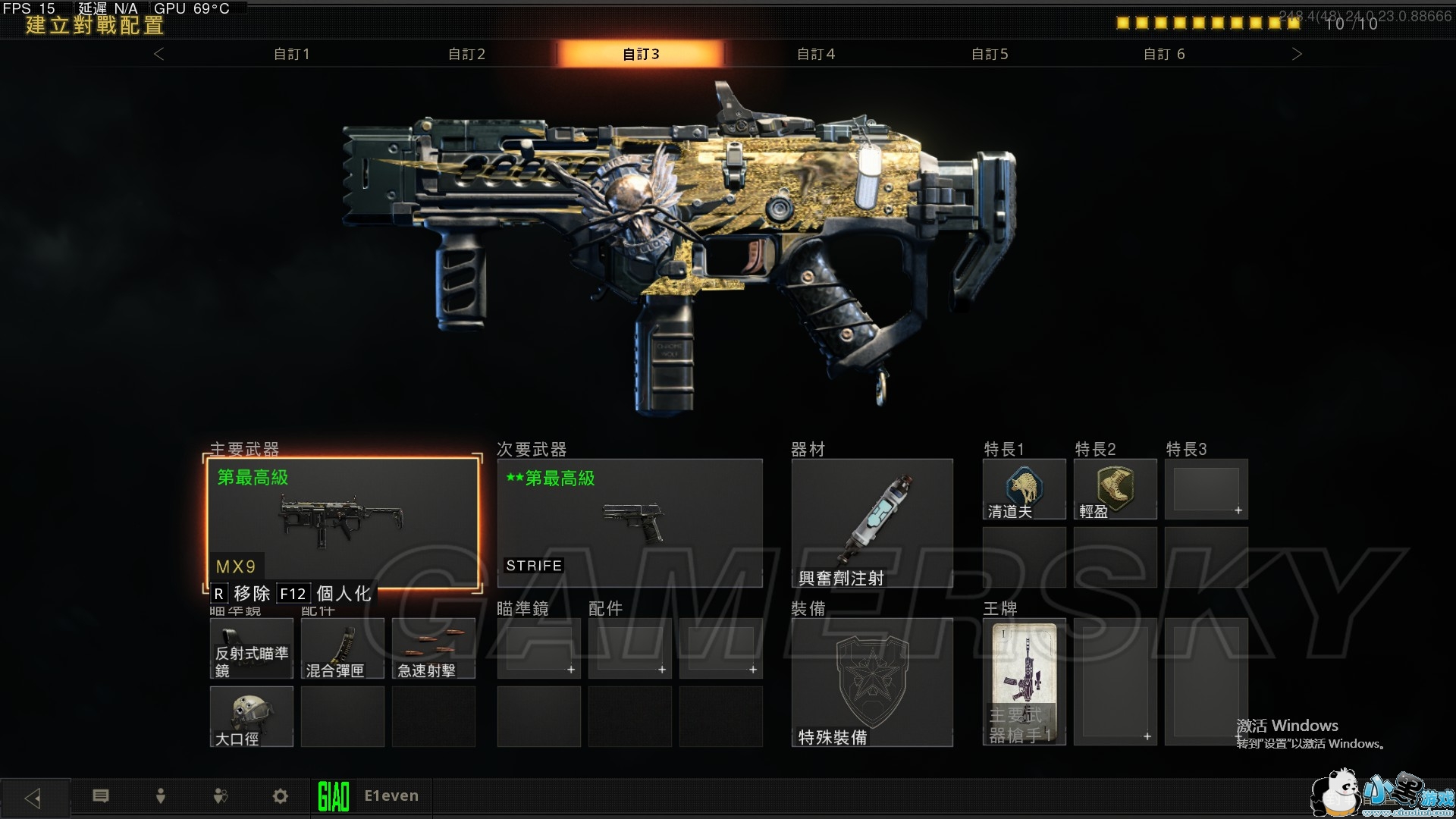Select the 自訂2 loadout tab

coord(466,54)
